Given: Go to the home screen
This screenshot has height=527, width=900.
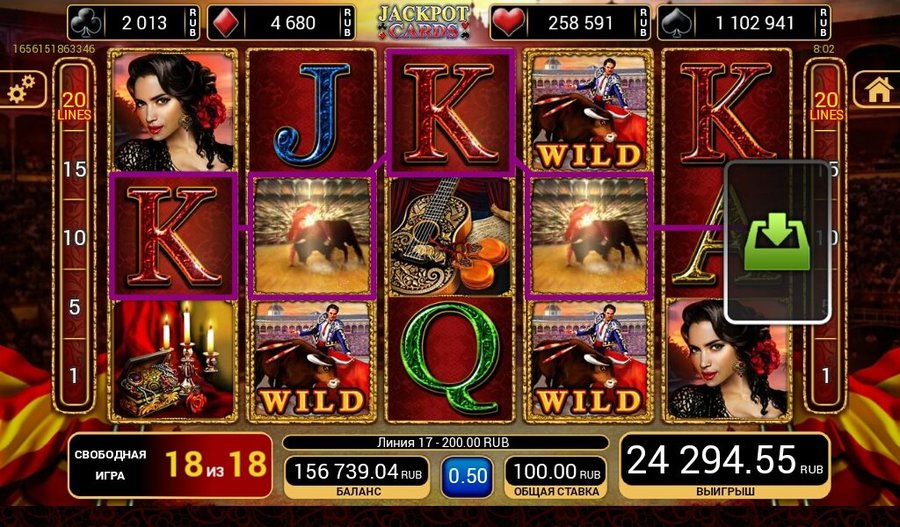Looking at the screenshot, I should pos(878,90).
